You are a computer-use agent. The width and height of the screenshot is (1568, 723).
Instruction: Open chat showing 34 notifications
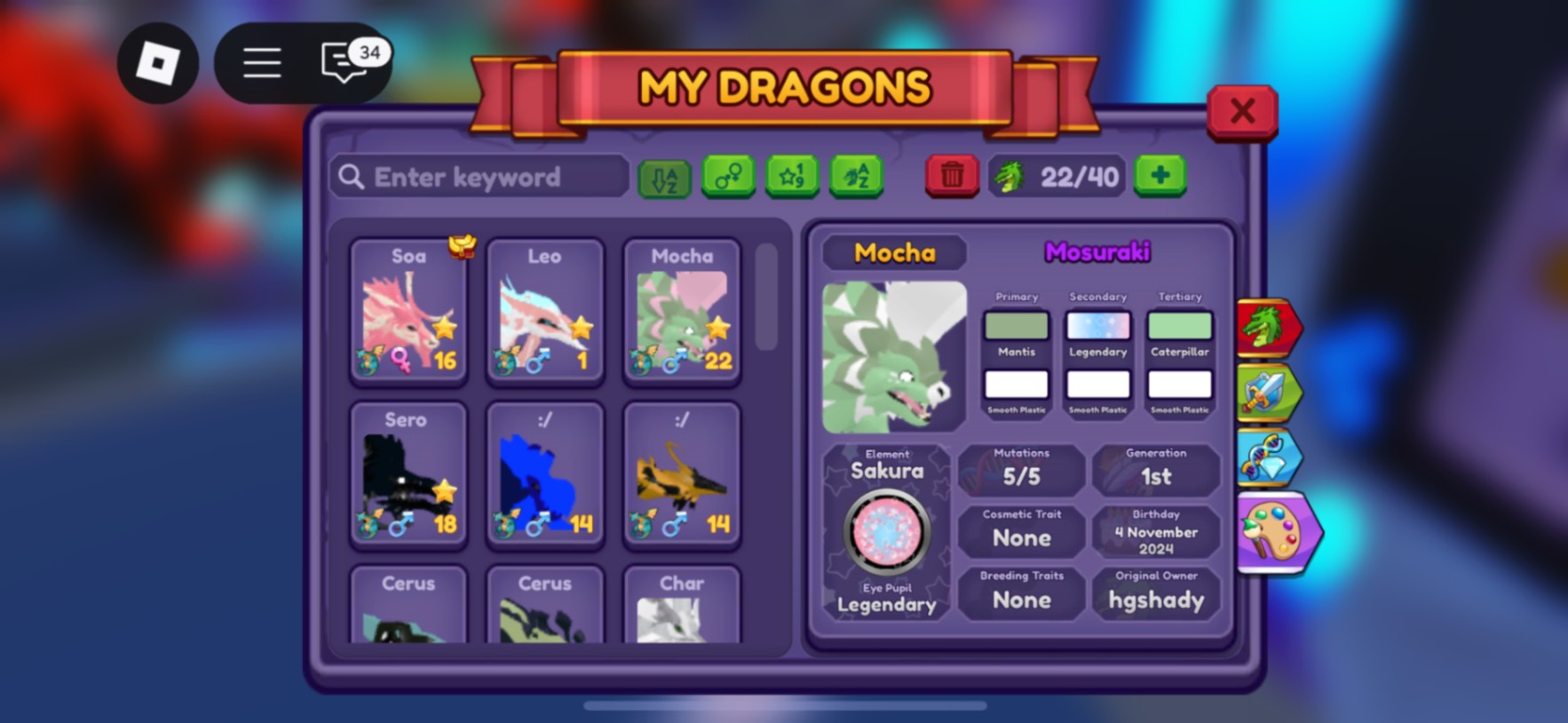[x=342, y=63]
